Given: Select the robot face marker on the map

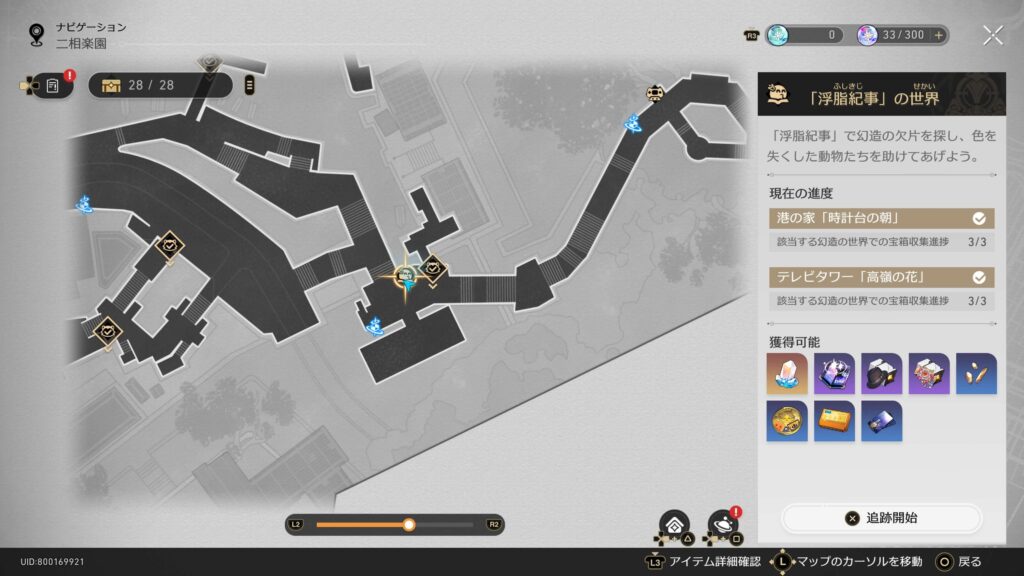Looking at the screenshot, I should pyautogui.click(x=656, y=94).
